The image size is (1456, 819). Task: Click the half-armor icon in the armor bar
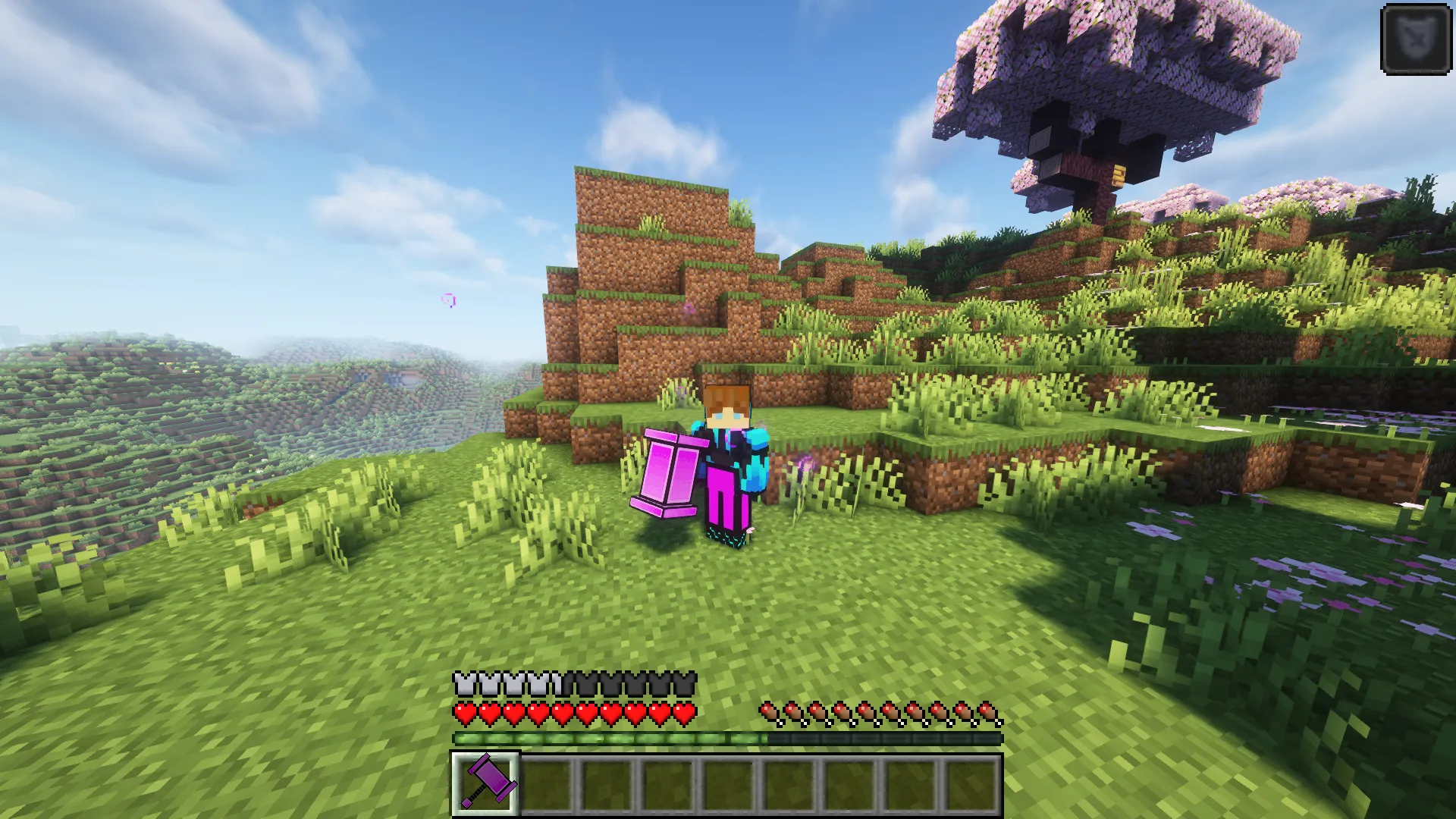point(561,682)
